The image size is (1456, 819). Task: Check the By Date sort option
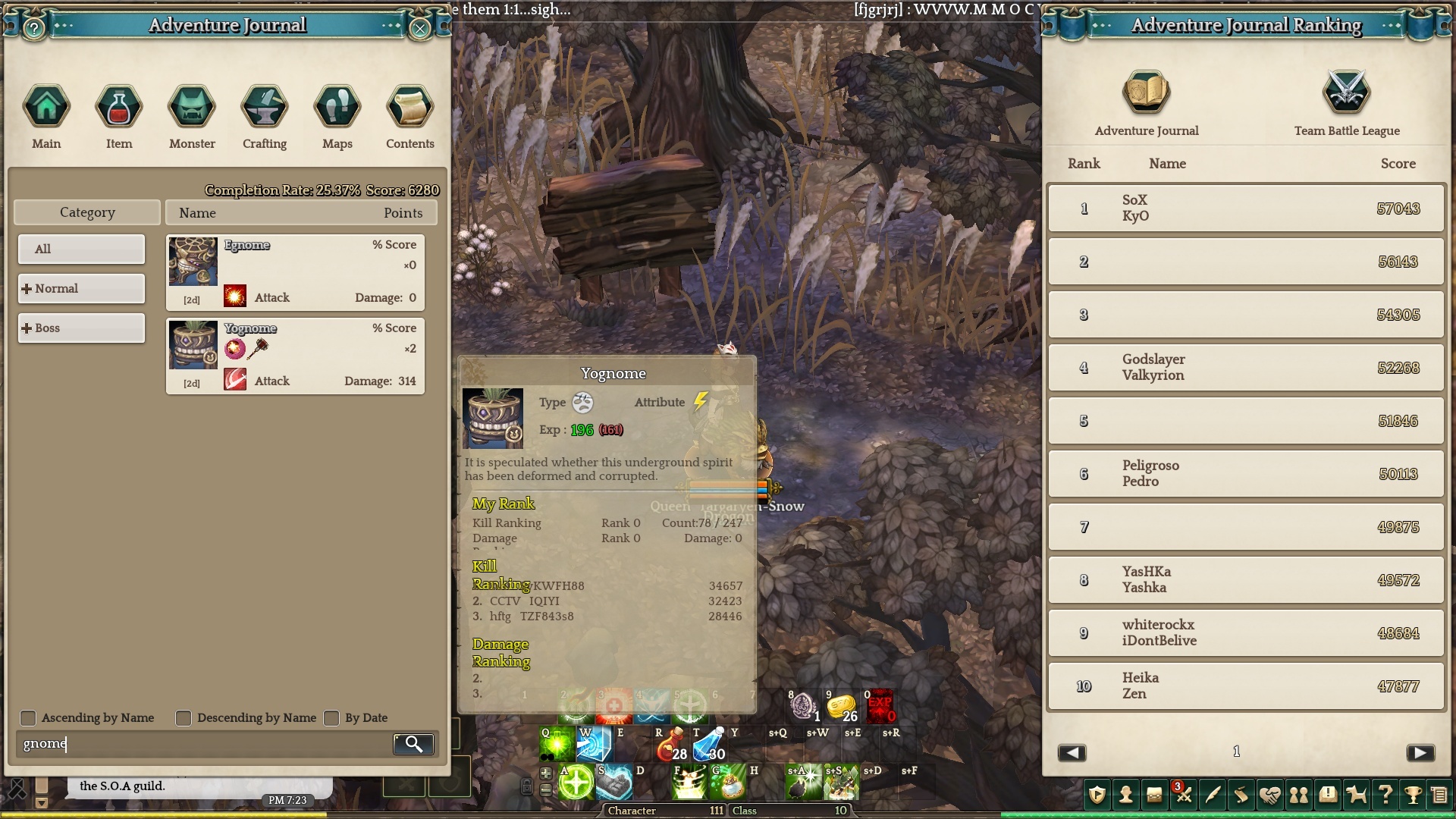(x=331, y=718)
